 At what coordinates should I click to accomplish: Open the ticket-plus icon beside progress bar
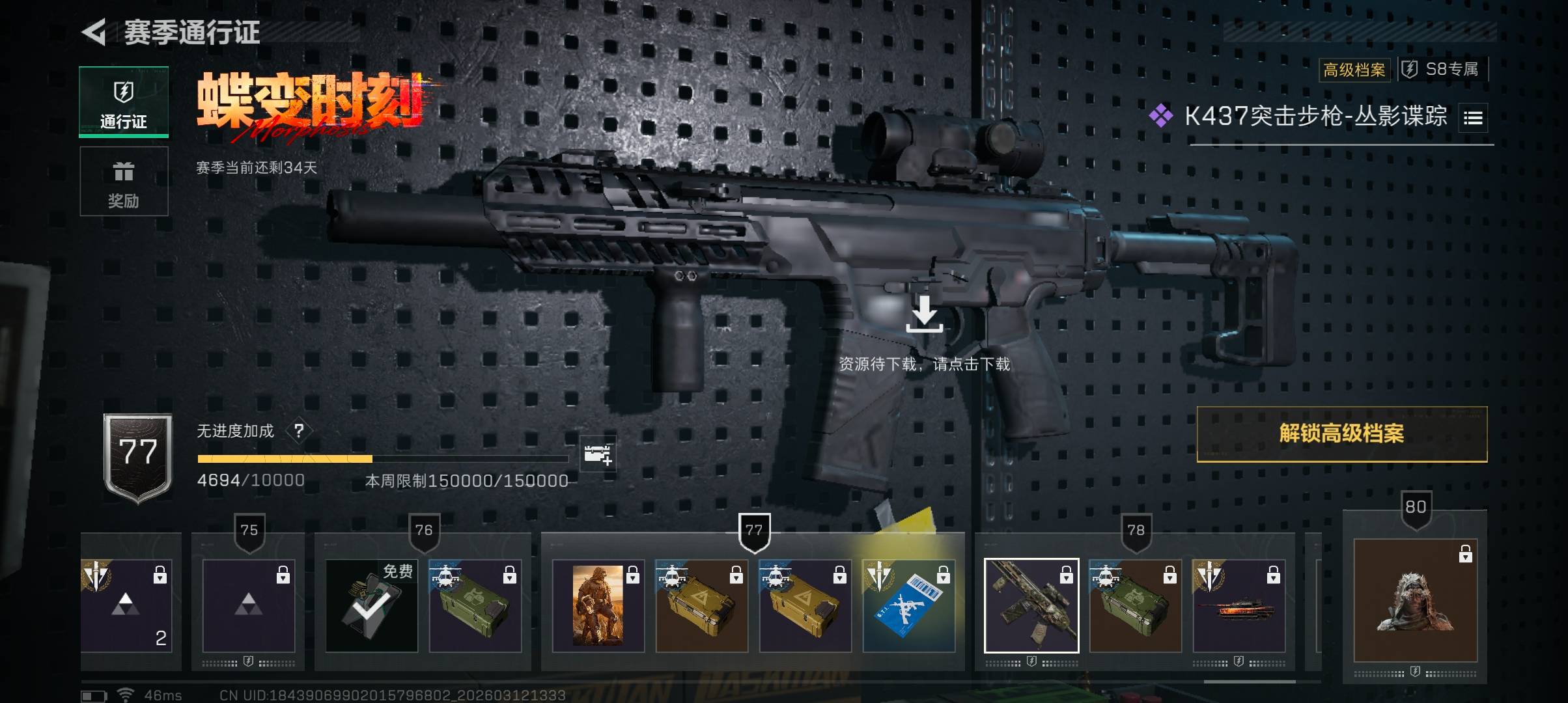click(598, 454)
